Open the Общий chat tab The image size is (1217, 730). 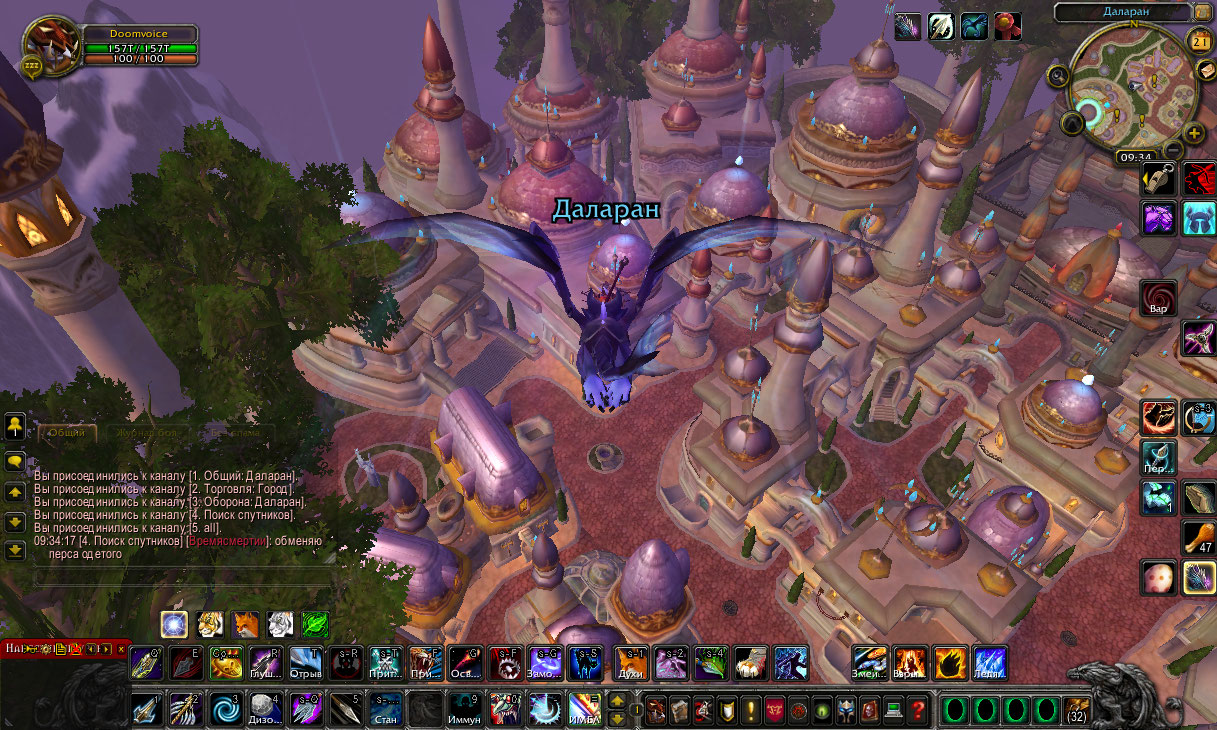click(x=67, y=434)
